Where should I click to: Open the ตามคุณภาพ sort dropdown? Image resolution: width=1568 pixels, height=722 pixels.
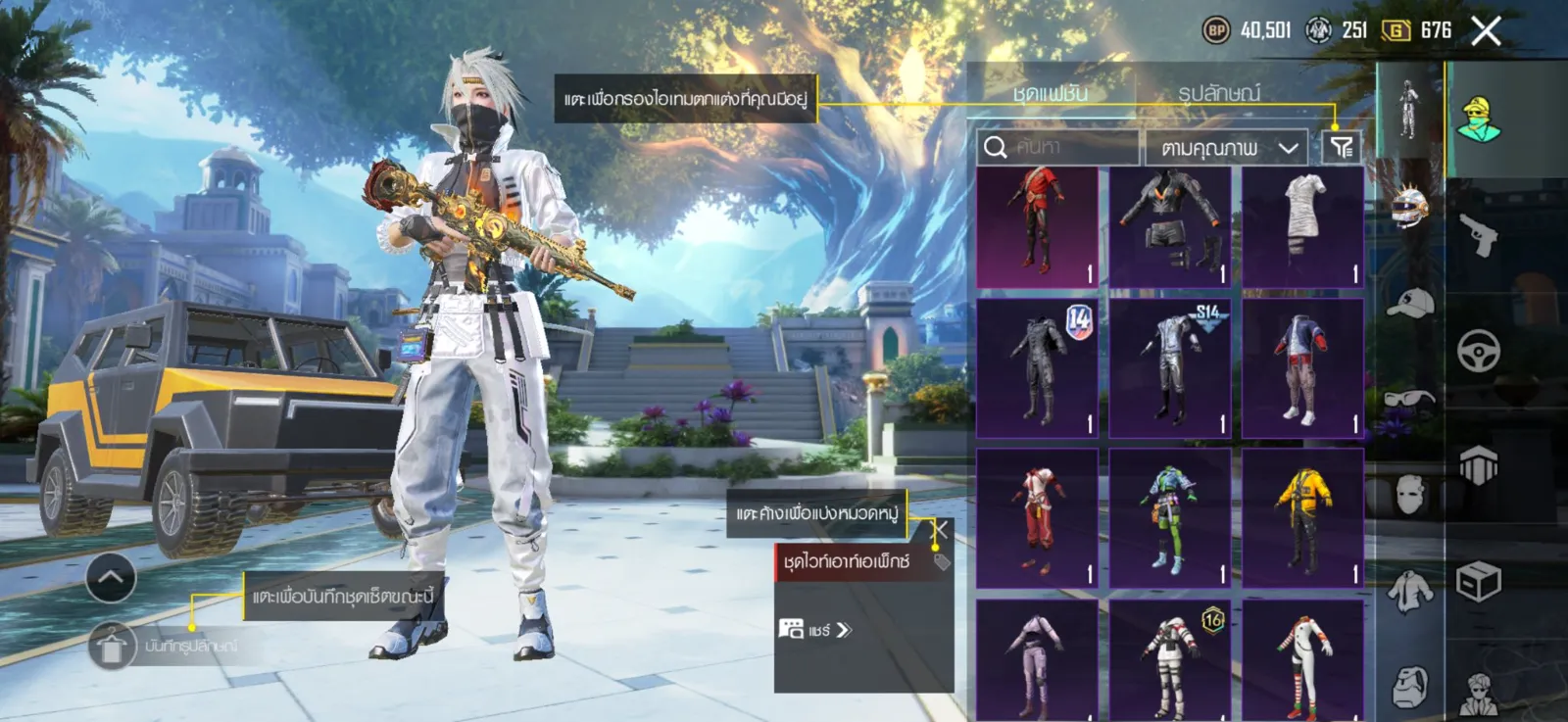click(1226, 148)
